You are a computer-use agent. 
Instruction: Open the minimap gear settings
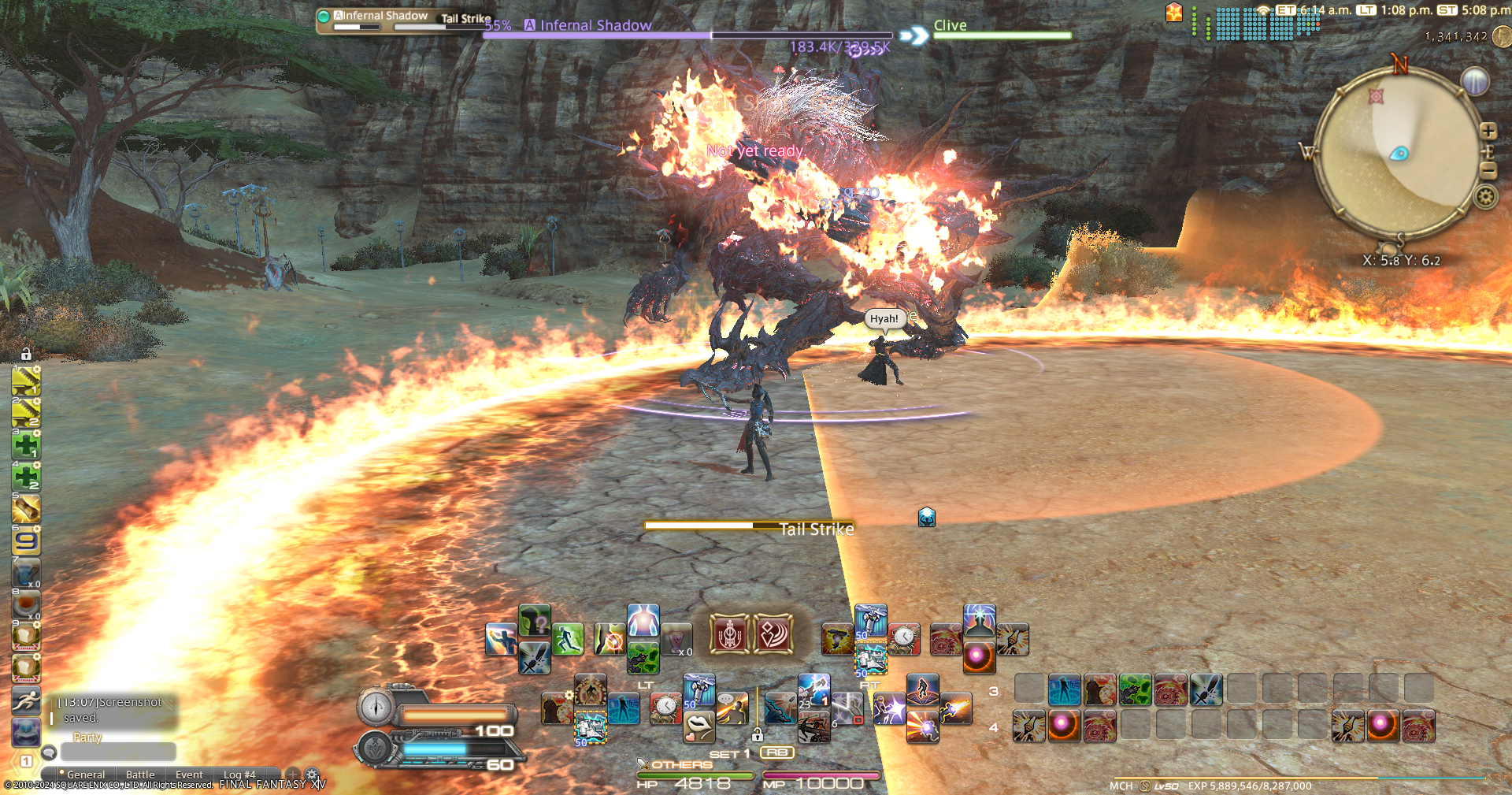point(1486,196)
